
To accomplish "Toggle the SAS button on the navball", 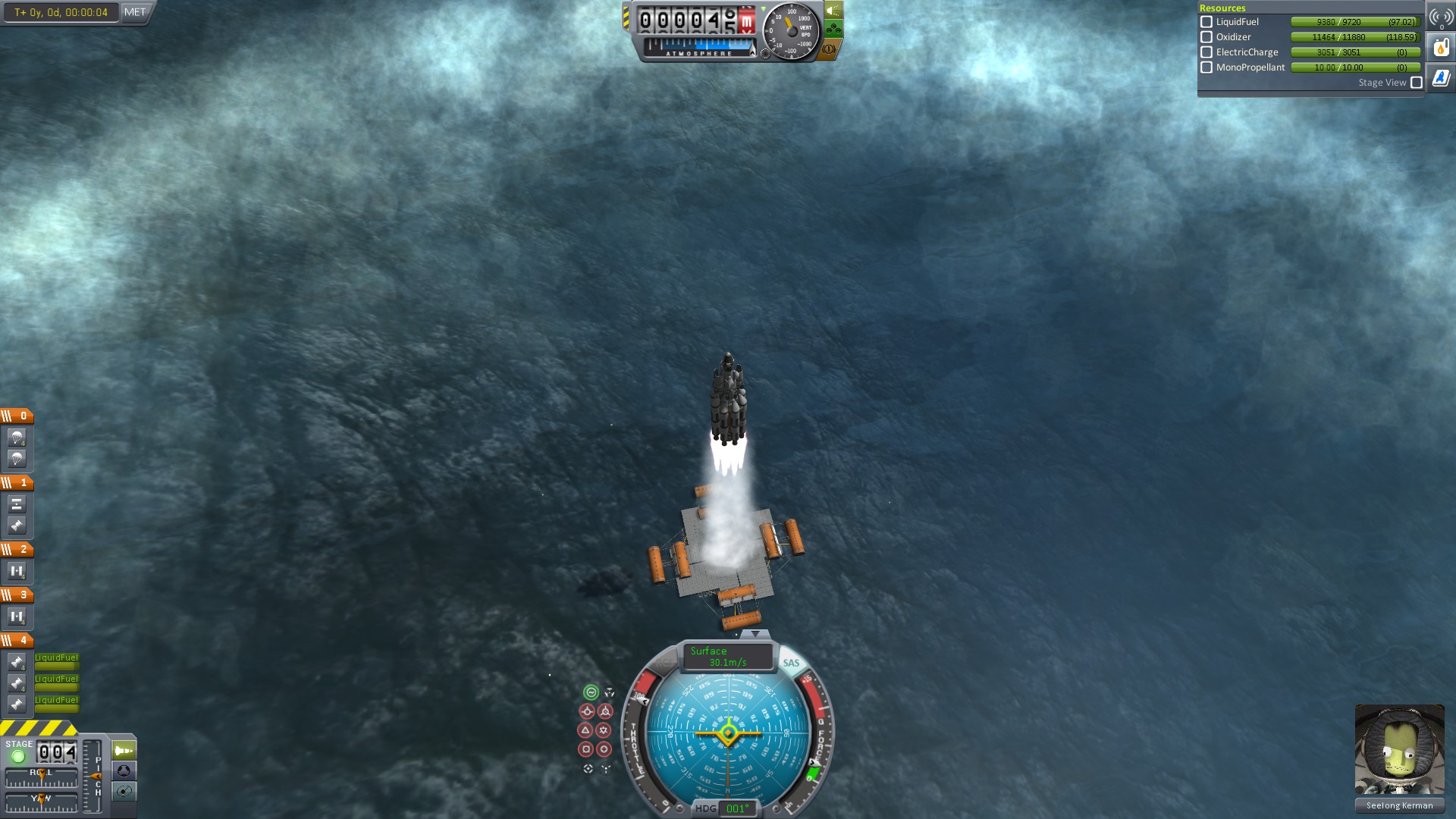I will (x=791, y=663).
